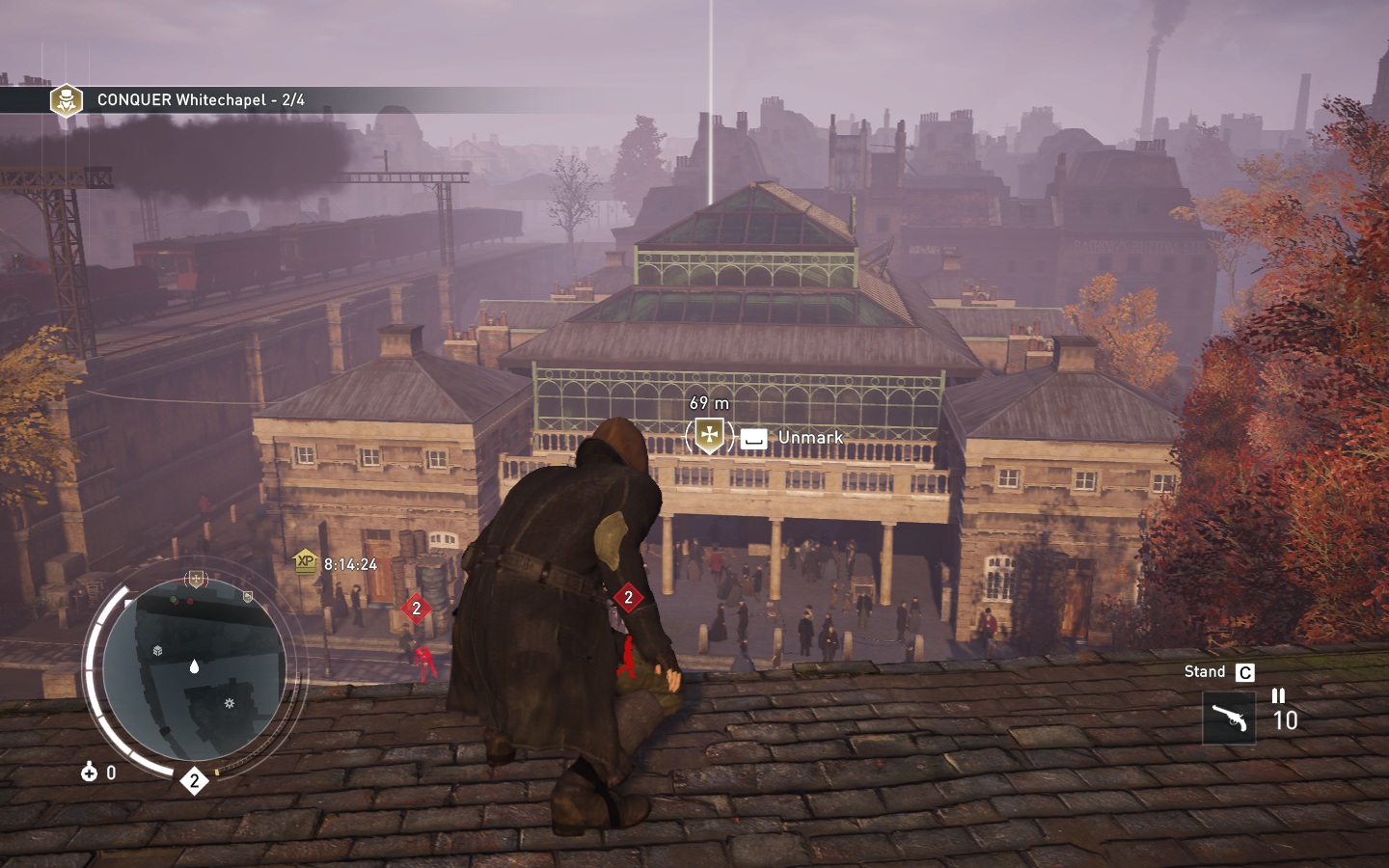1389x868 pixels.
Task: Select the XP boost timer icon
Action: 306,562
